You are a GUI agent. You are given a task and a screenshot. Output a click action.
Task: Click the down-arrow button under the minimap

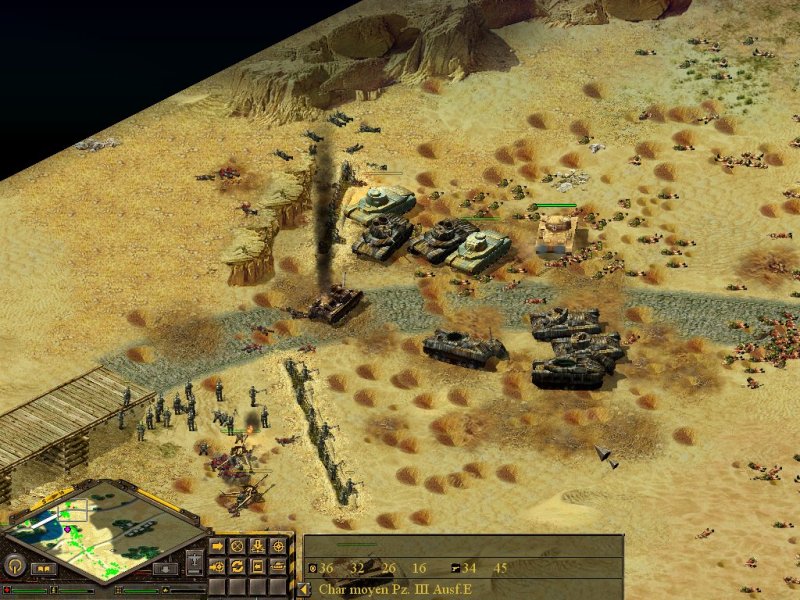pos(165,570)
